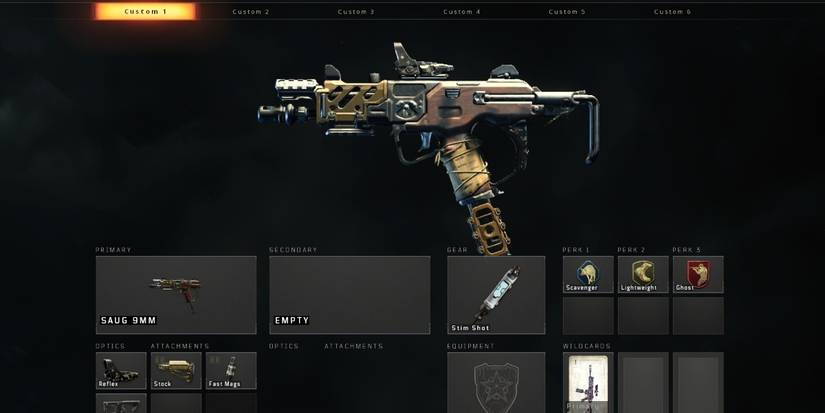Select the Primary wildcard card

588,384
